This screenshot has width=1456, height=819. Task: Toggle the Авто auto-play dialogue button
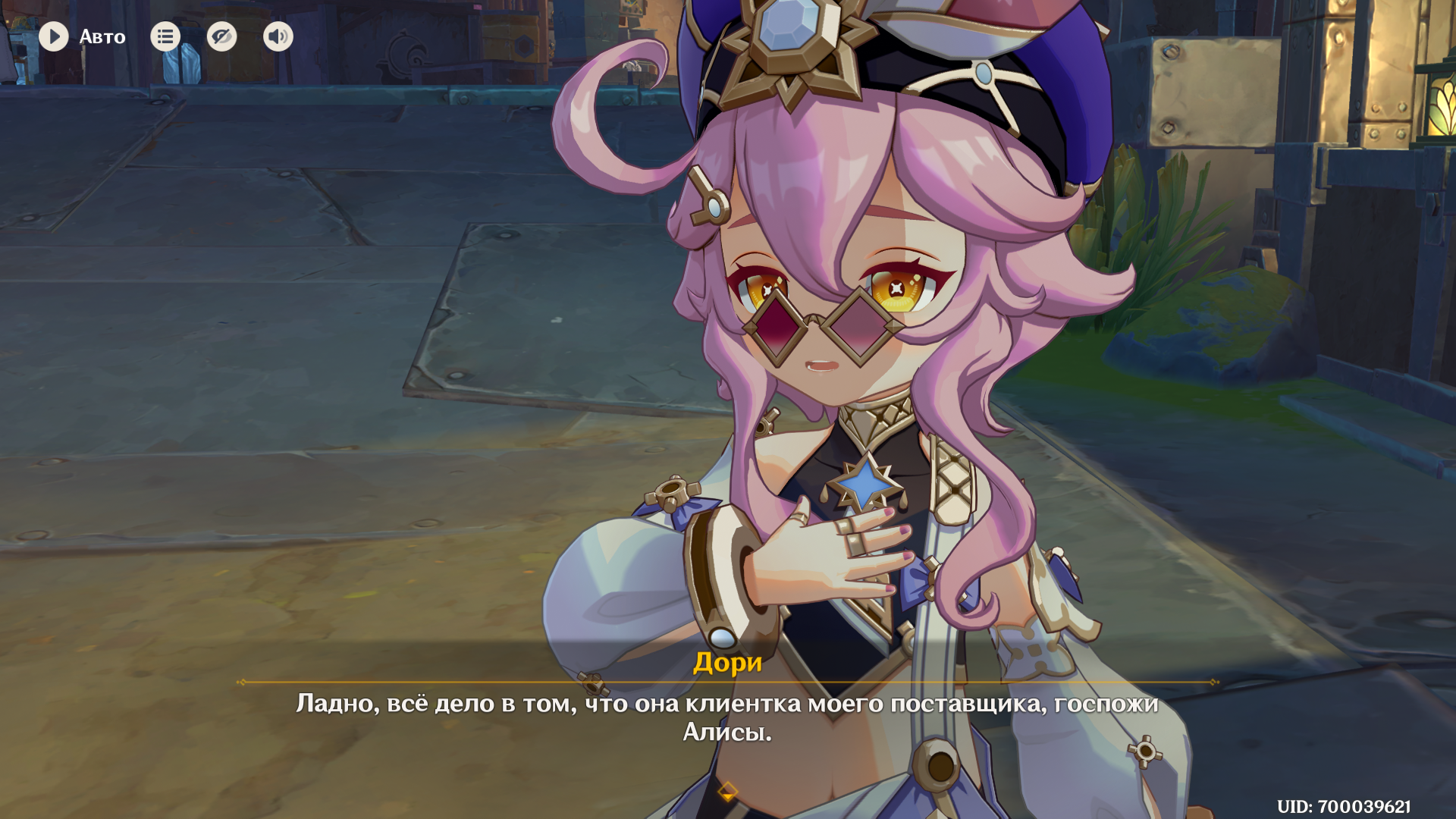coord(55,36)
